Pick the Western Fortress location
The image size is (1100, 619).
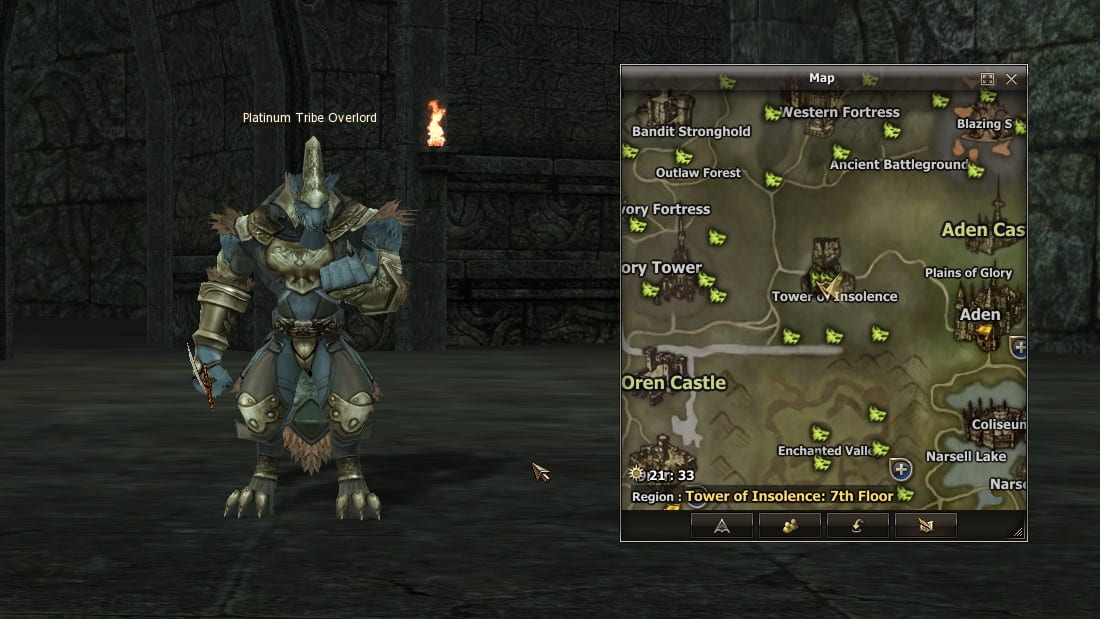(x=841, y=112)
